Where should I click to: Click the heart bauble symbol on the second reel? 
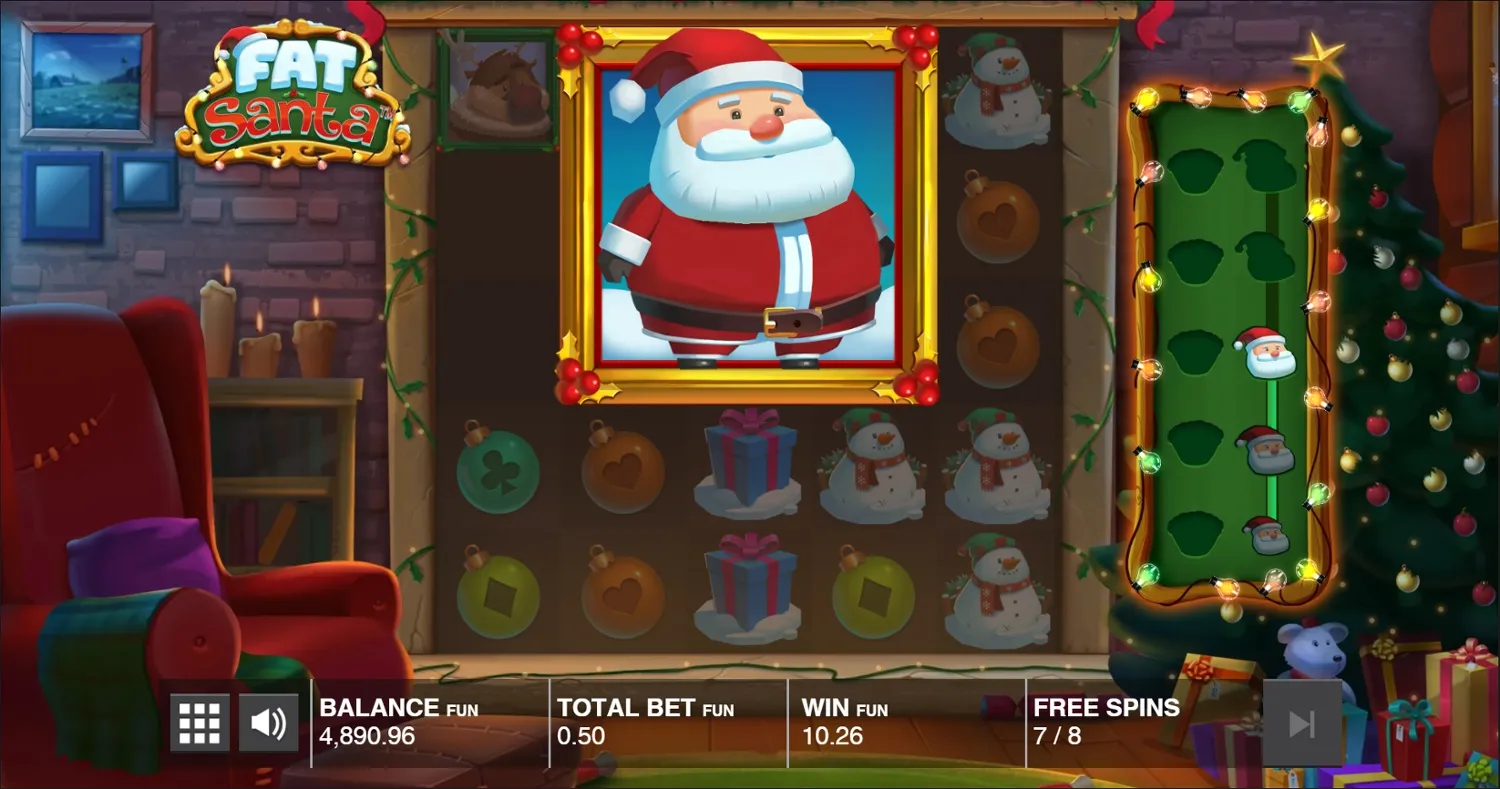point(622,470)
